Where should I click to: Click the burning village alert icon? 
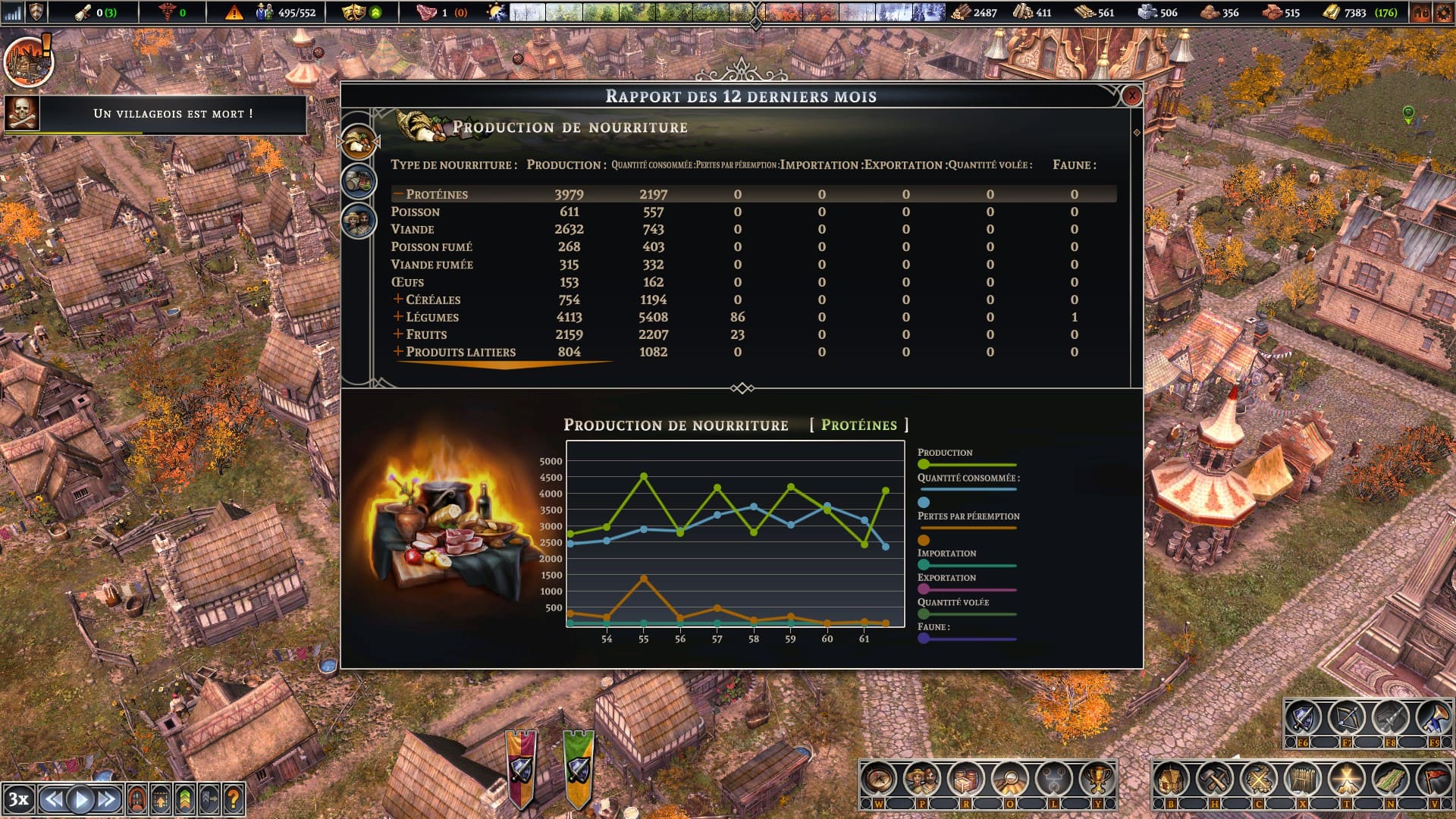click(x=28, y=61)
